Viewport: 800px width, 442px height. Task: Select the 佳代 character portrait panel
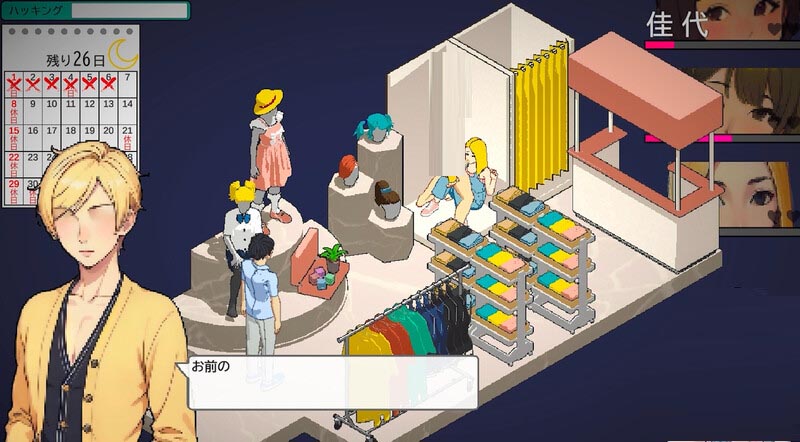point(722,22)
